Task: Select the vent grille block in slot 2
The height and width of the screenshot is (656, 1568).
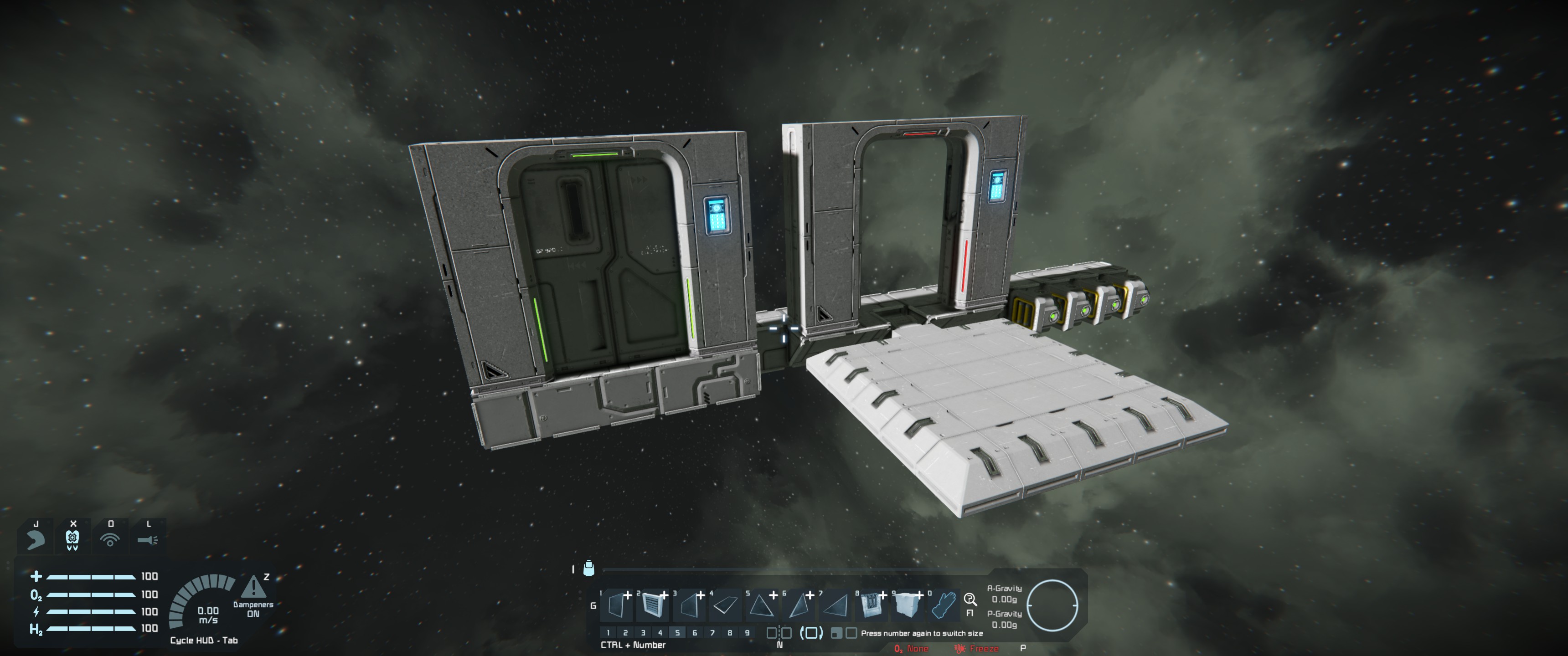Action: point(652,606)
